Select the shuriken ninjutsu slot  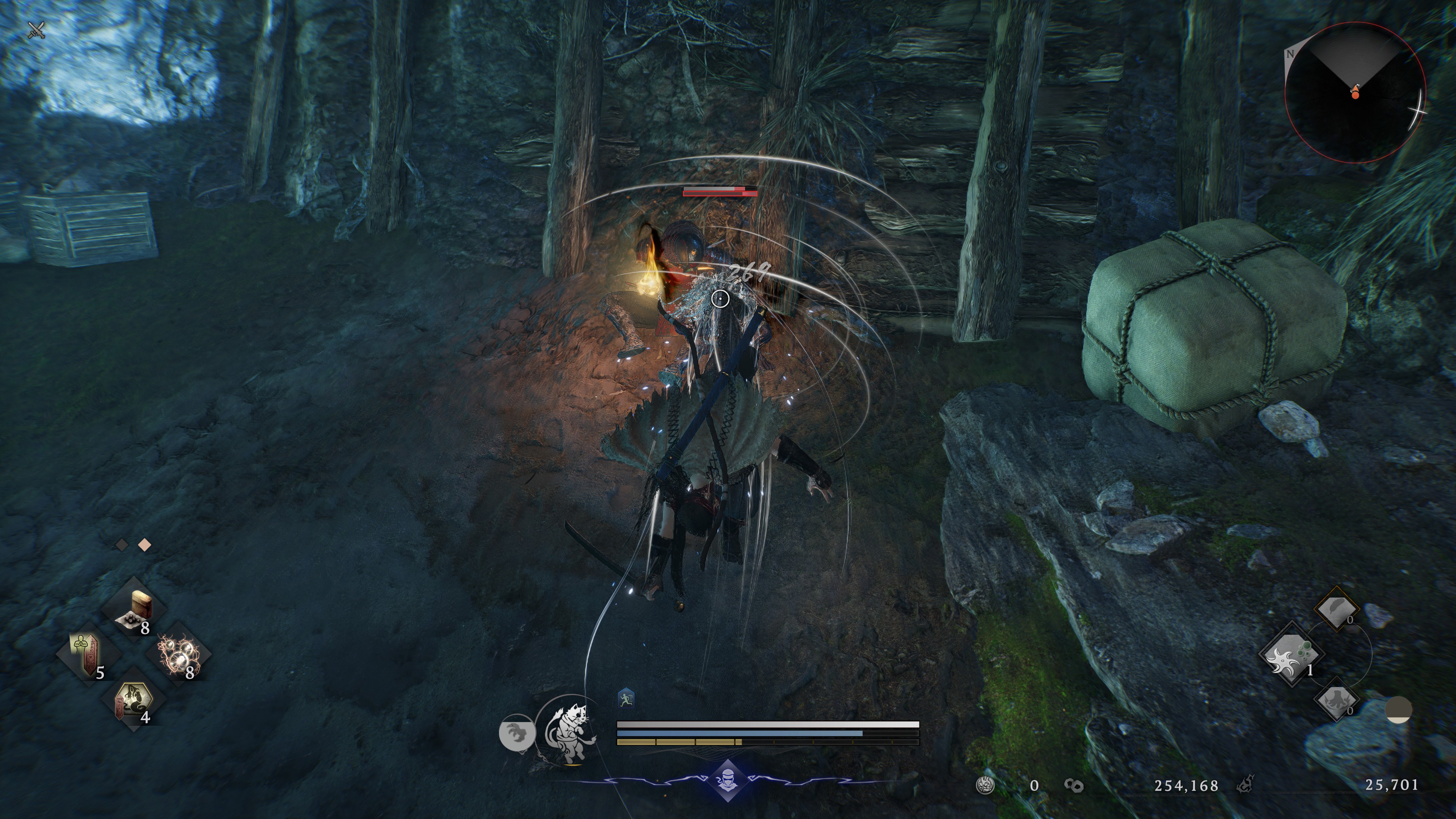[1290, 656]
